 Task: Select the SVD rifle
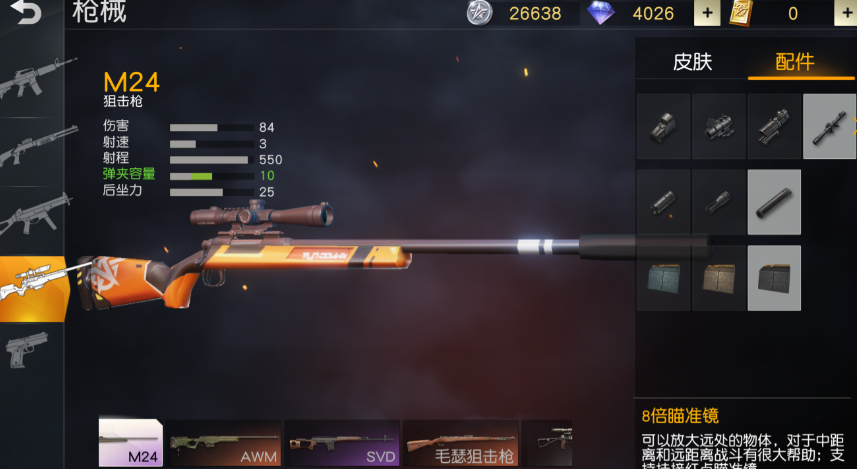[342, 443]
